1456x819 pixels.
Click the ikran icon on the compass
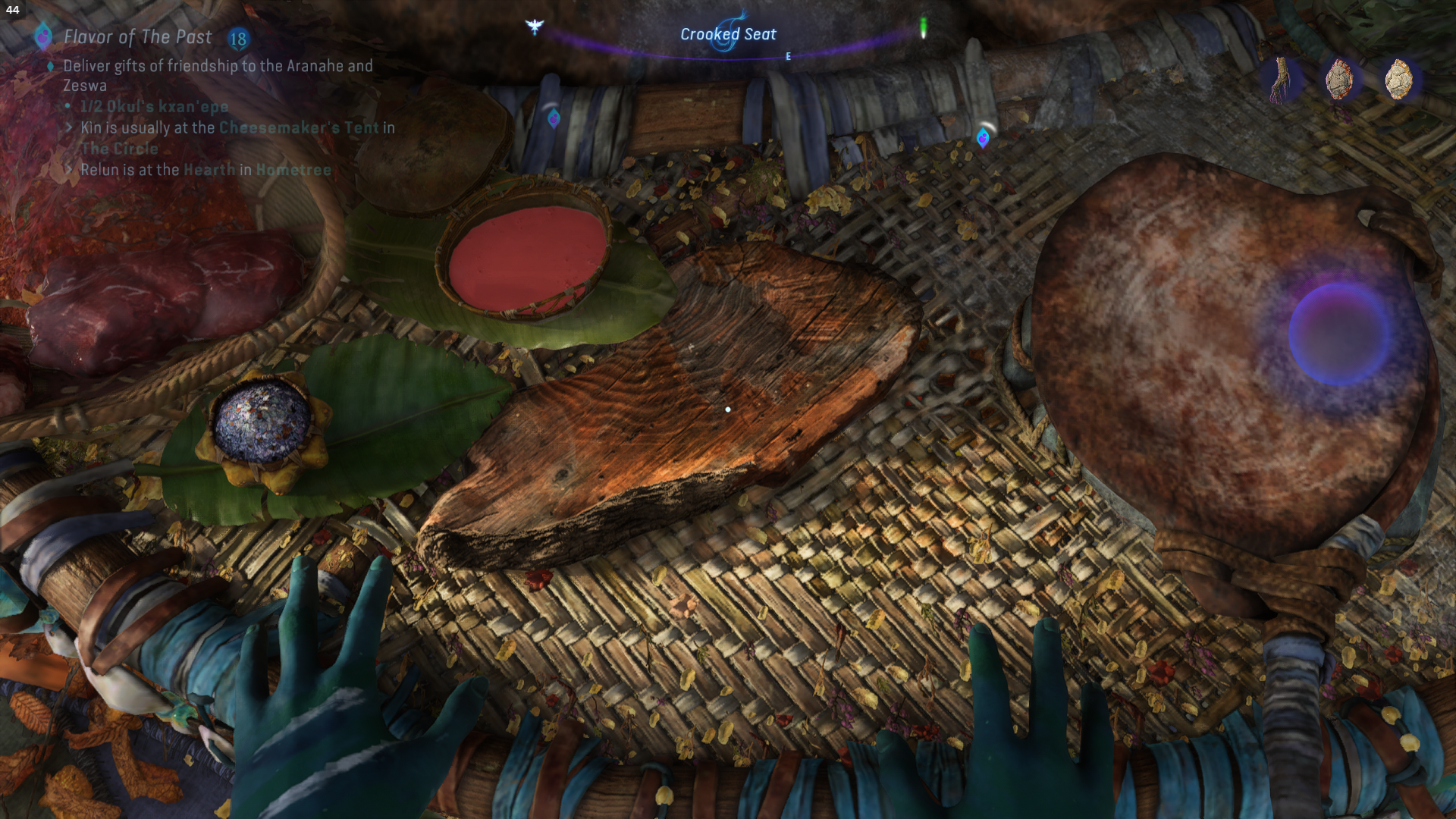(x=535, y=27)
